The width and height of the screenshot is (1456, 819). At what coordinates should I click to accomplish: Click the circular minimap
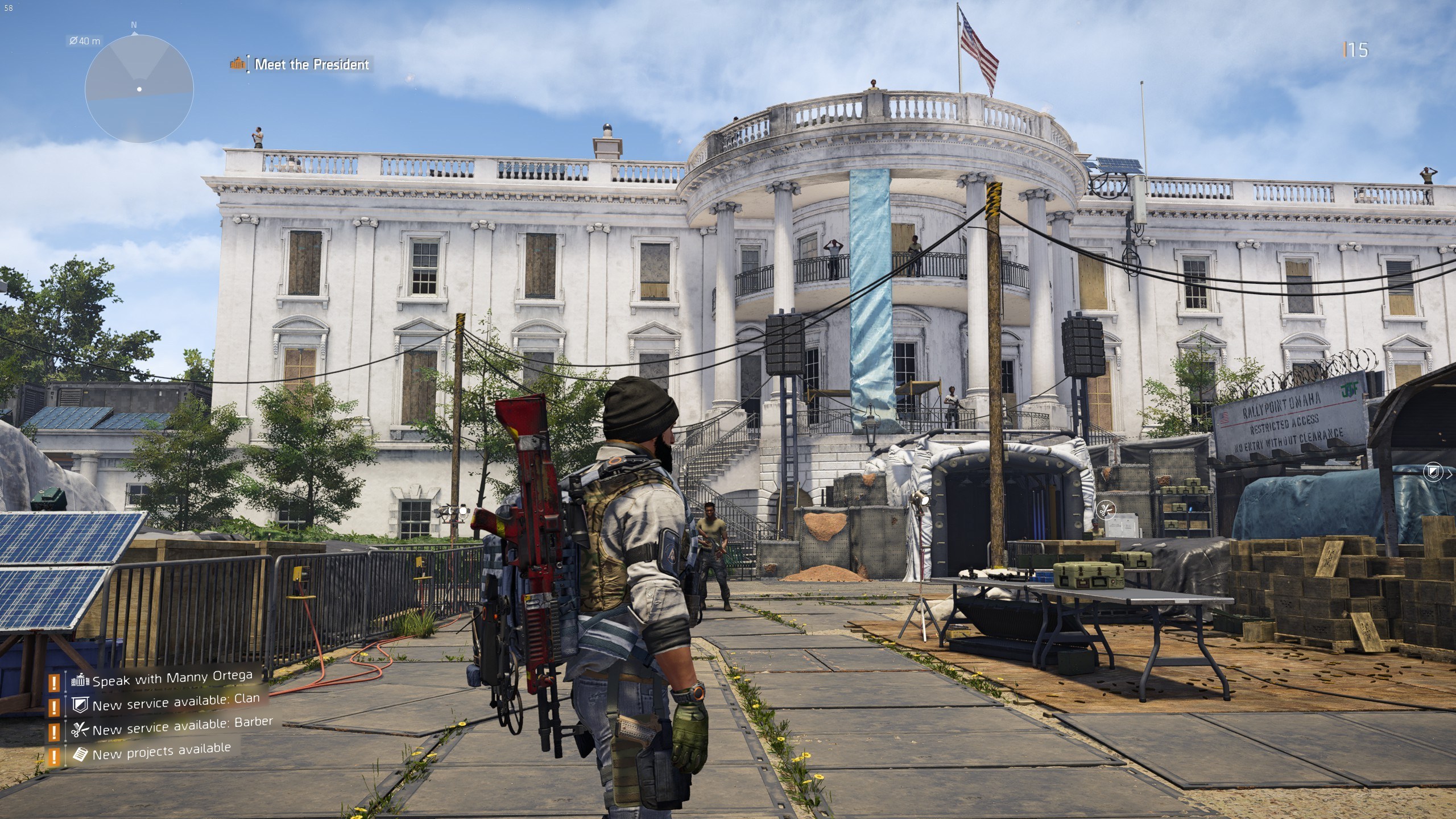pyautogui.click(x=139, y=89)
